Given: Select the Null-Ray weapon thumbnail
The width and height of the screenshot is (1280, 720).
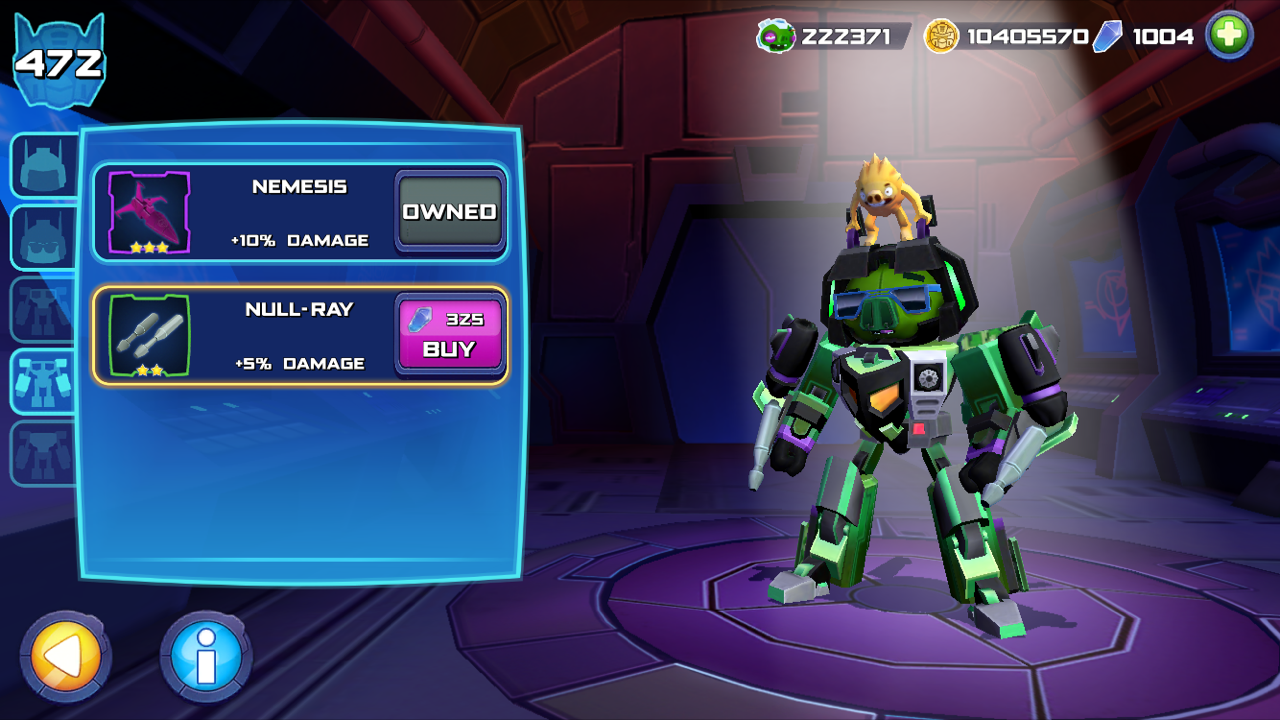Looking at the screenshot, I should point(149,335).
